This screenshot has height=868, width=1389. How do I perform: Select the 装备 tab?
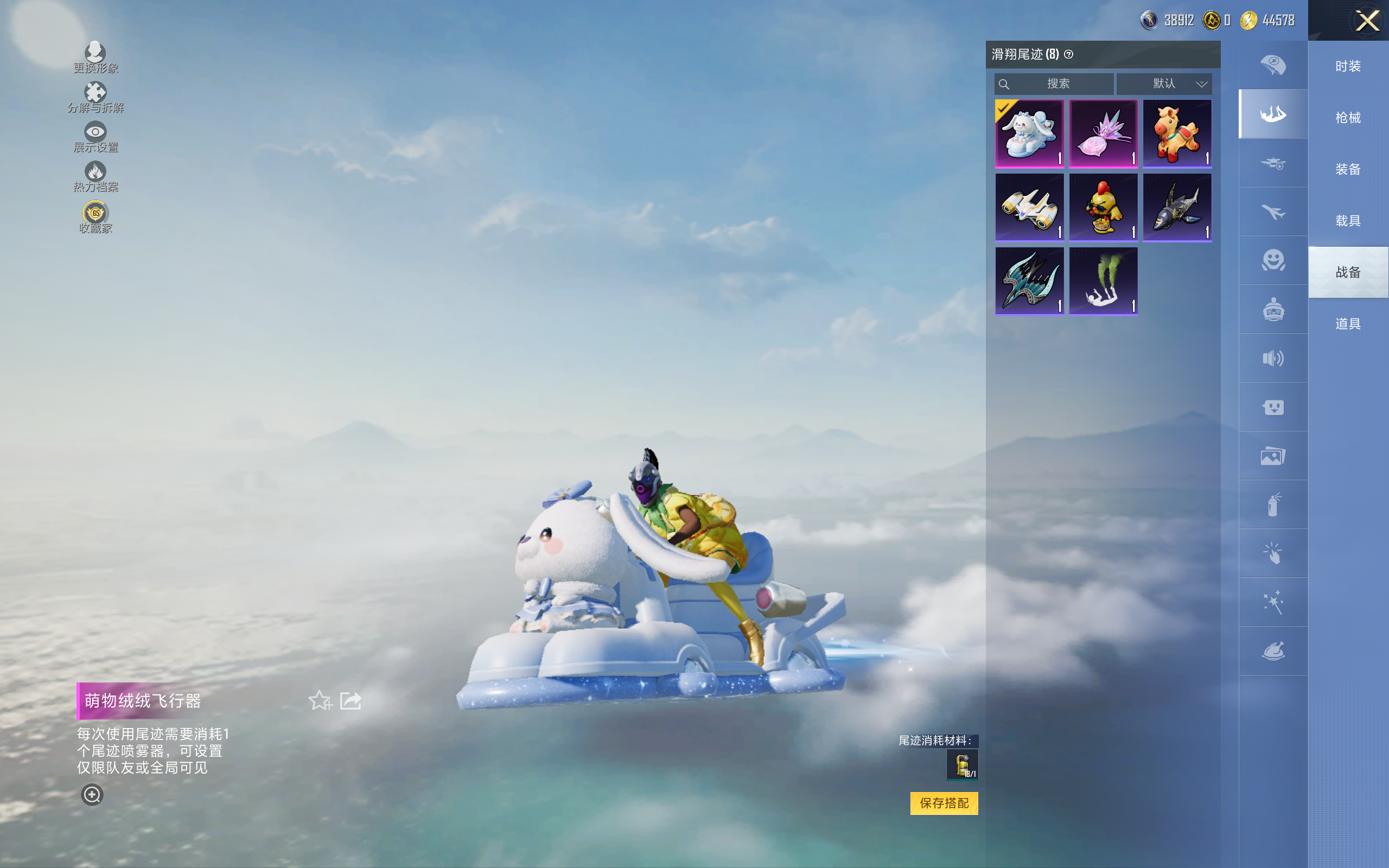(x=1348, y=169)
